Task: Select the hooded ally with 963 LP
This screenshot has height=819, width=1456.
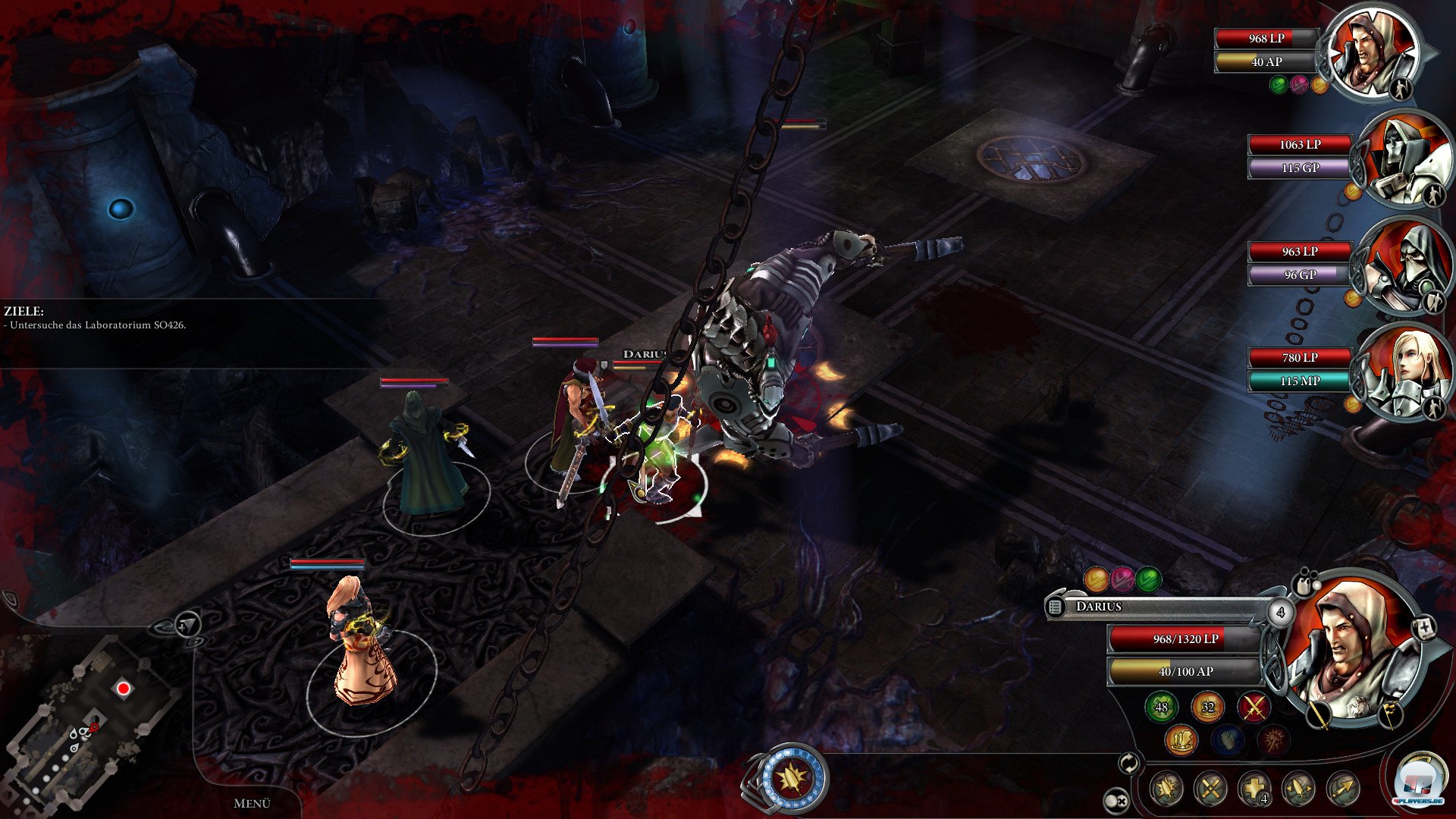Action: tap(1403, 265)
